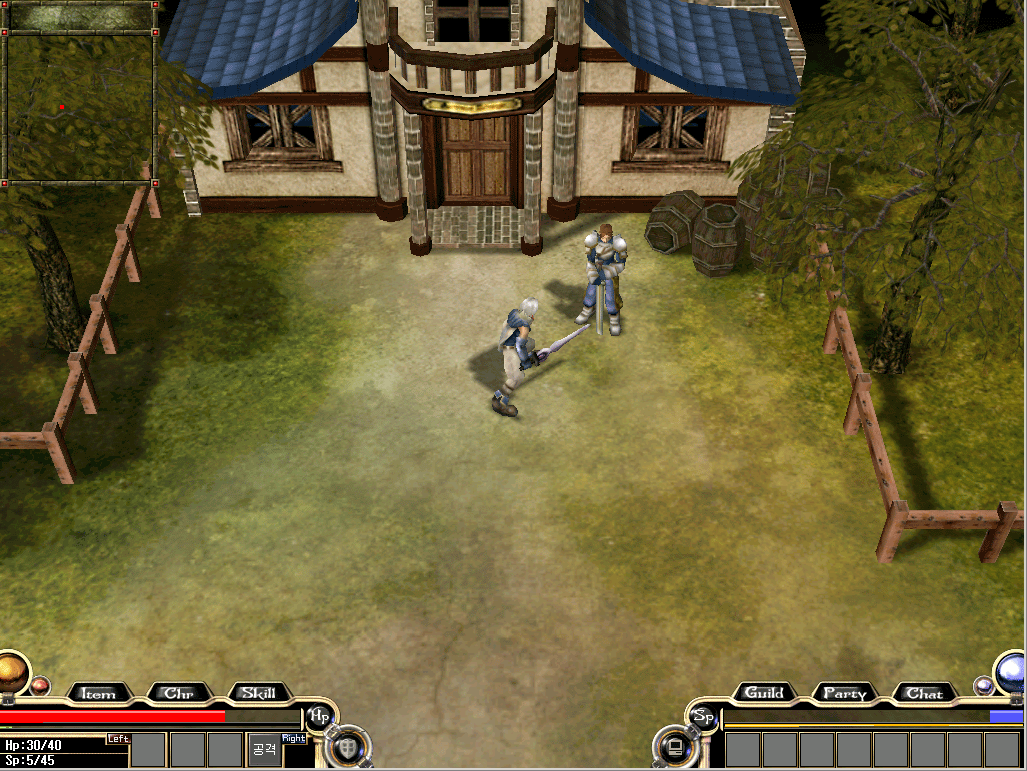This screenshot has width=1027, height=771.
Task: Open the Skill window
Action: coord(259,693)
